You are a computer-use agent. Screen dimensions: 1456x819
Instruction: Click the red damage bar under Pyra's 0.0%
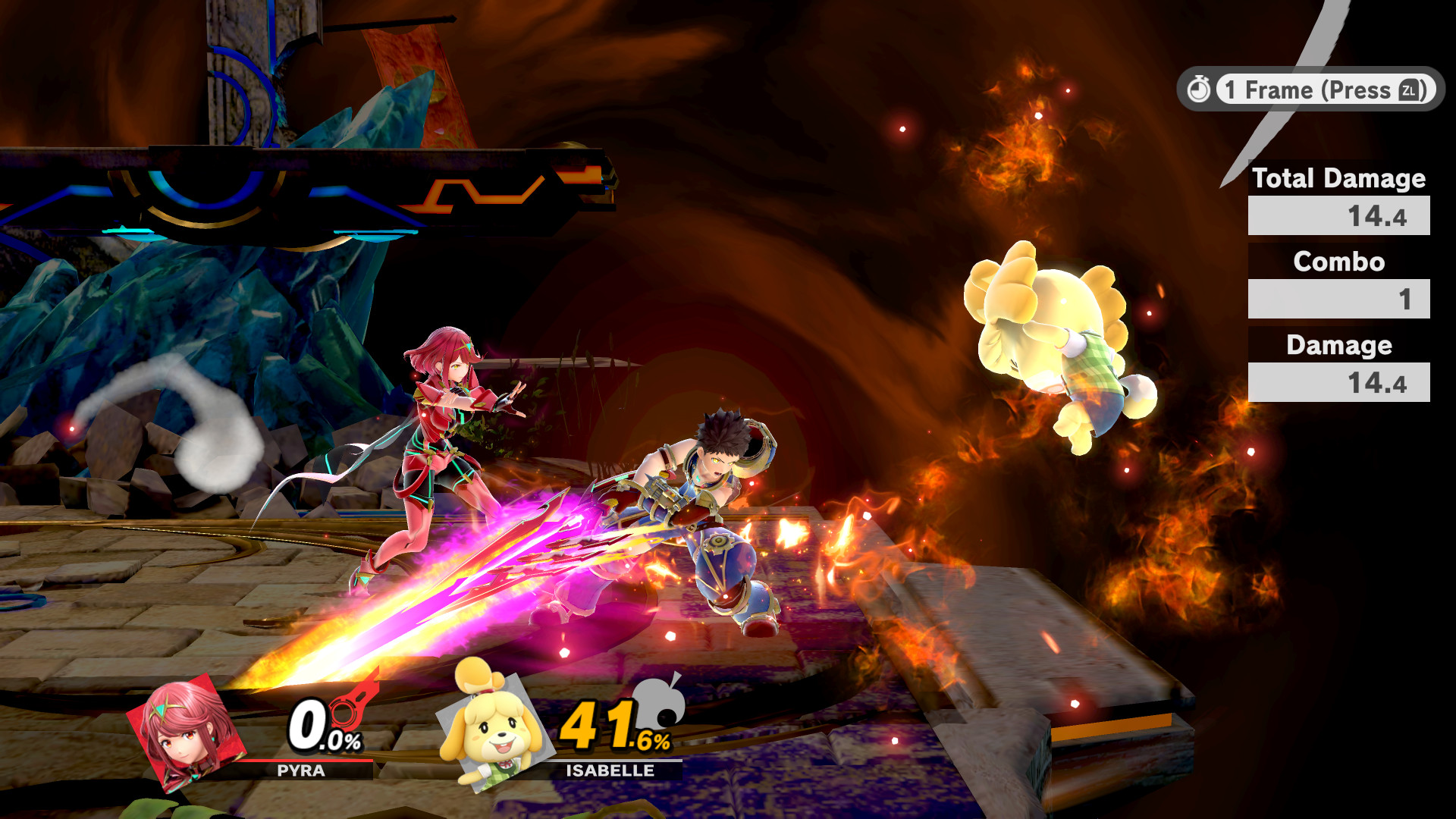click(303, 760)
